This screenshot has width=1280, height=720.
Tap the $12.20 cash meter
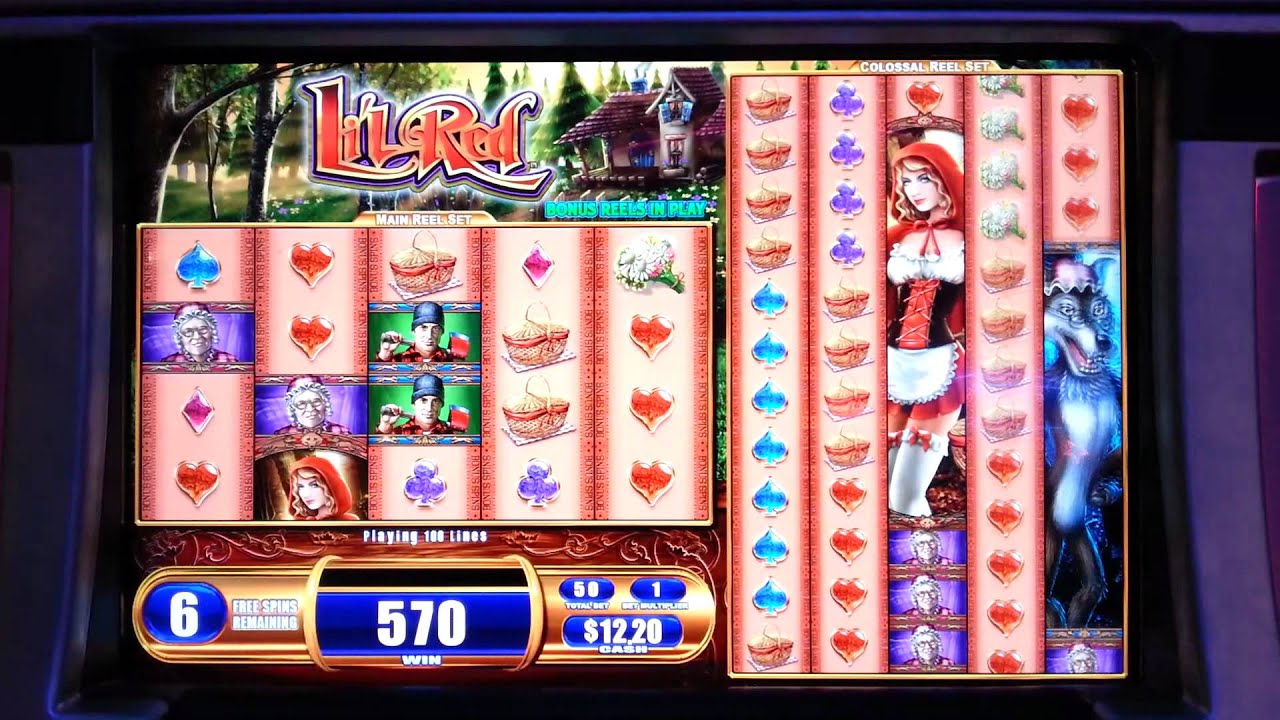(x=622, y=631)
